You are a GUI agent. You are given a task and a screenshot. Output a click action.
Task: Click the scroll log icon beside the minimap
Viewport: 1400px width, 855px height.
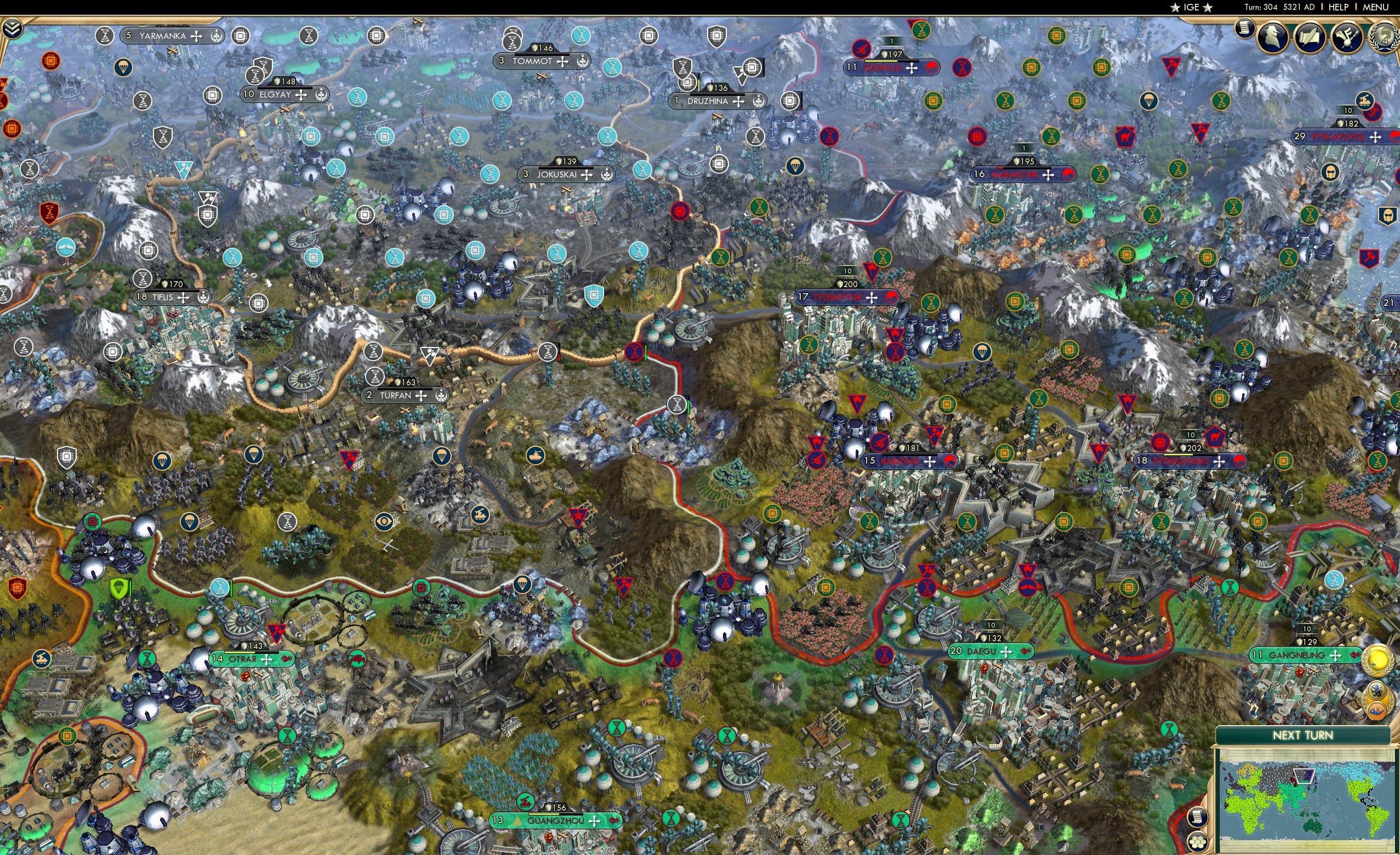(x=1198, y=817)
